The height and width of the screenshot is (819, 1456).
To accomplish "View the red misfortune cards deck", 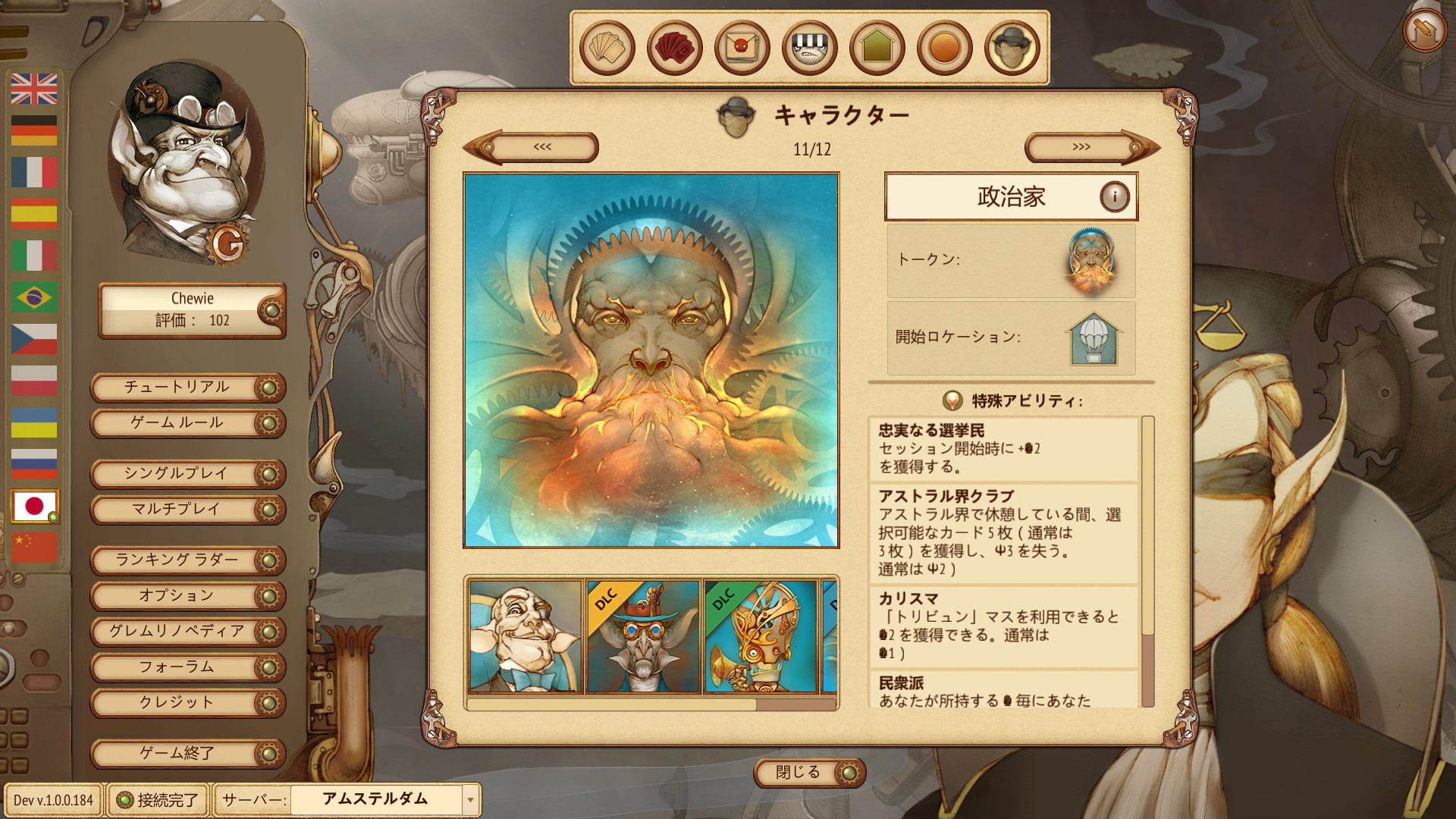I will click(x=673, y=47).
